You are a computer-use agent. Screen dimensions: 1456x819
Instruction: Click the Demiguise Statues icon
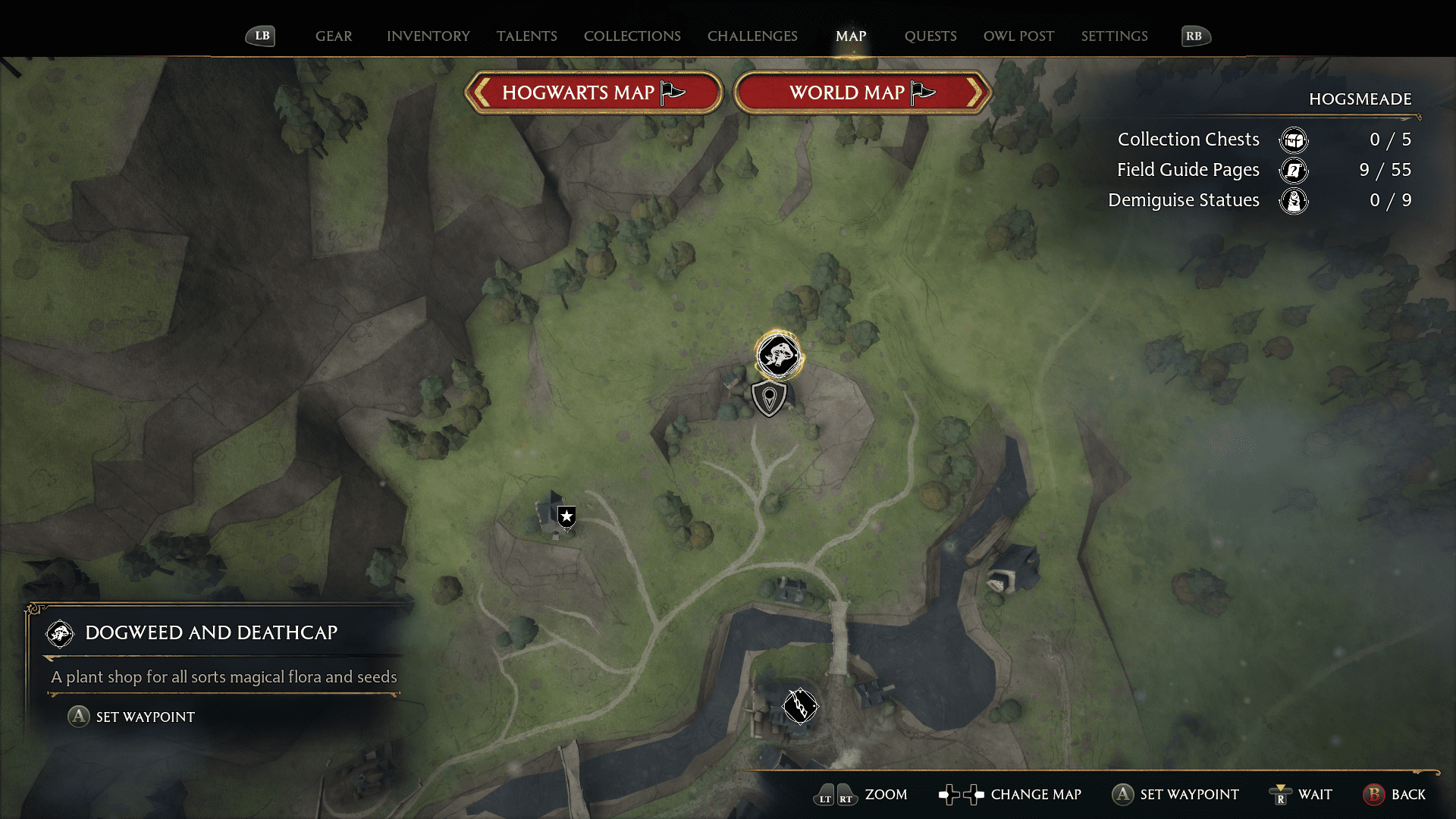pos(1293,201)
